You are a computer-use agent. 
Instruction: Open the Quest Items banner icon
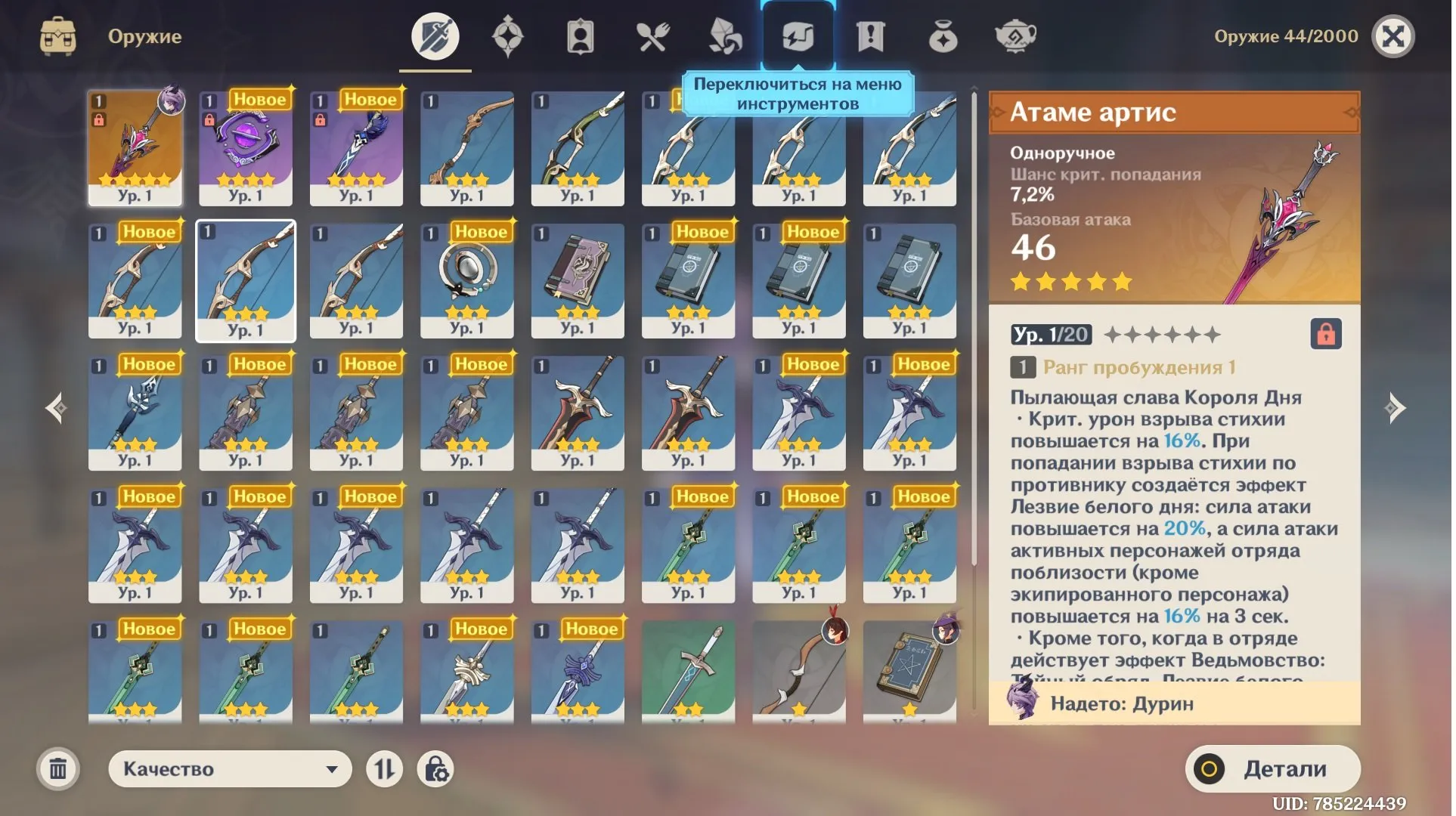click(869, 36)
